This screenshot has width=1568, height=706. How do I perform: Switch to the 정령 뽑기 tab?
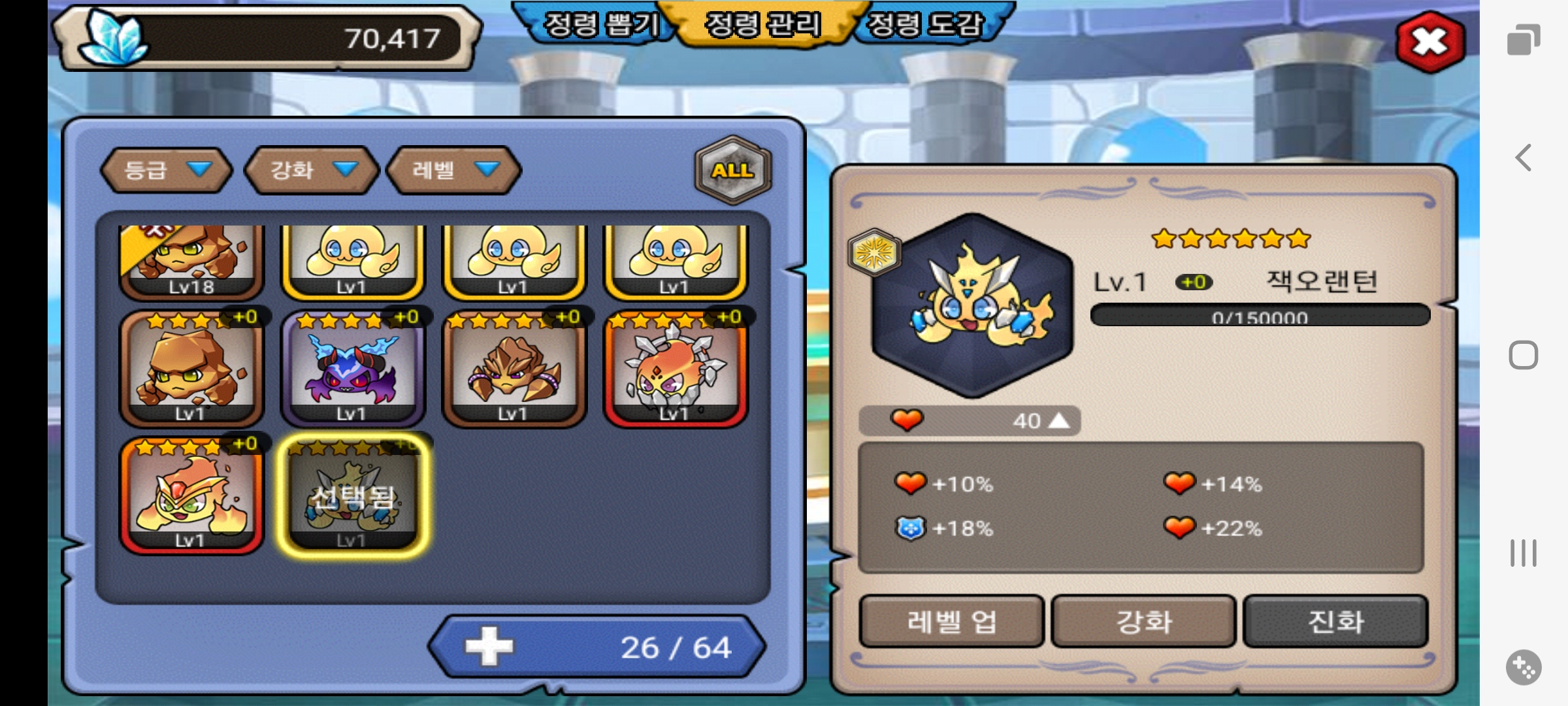(x=601, y=25)
